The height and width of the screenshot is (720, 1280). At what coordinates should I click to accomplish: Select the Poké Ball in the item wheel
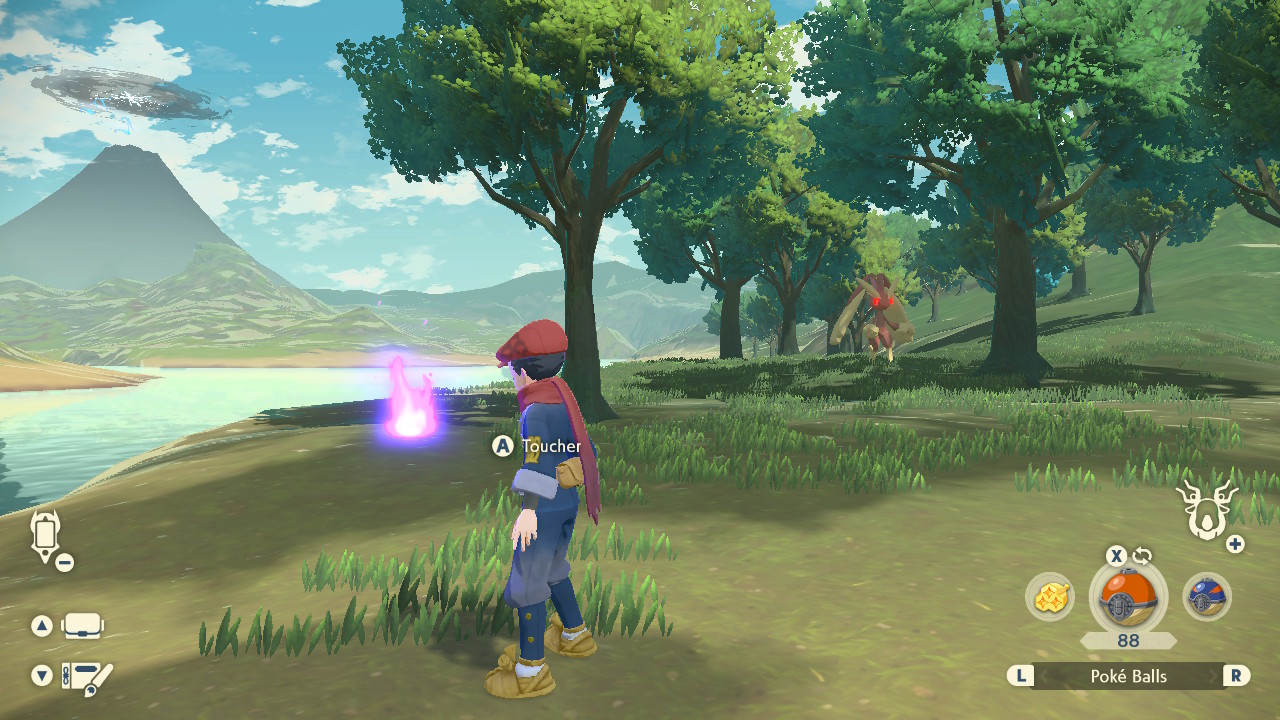(1128, 598)
